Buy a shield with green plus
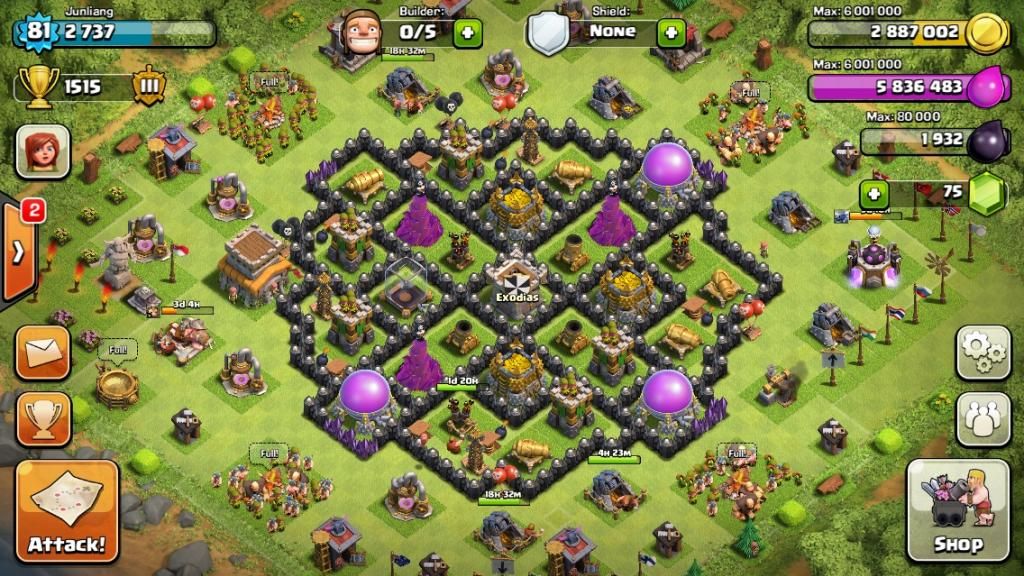This screenshot has height=576, width=1024. click(671, 33)
